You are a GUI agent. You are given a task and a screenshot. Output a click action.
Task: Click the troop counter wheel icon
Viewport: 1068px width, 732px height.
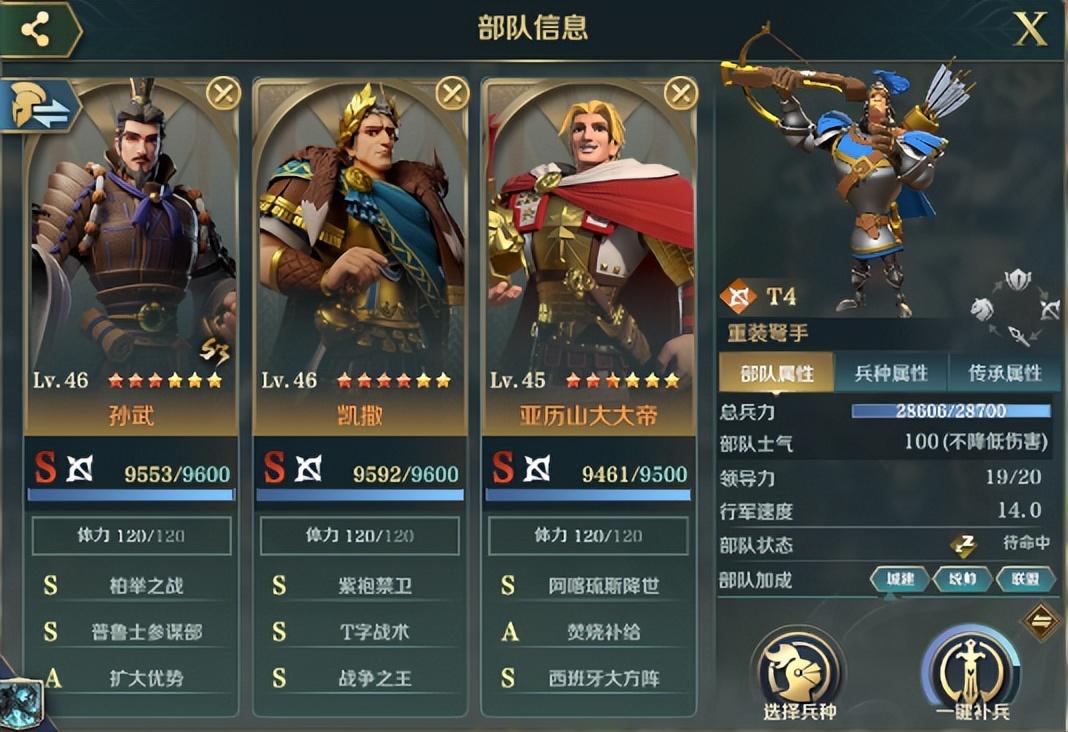pos(1016,307)
